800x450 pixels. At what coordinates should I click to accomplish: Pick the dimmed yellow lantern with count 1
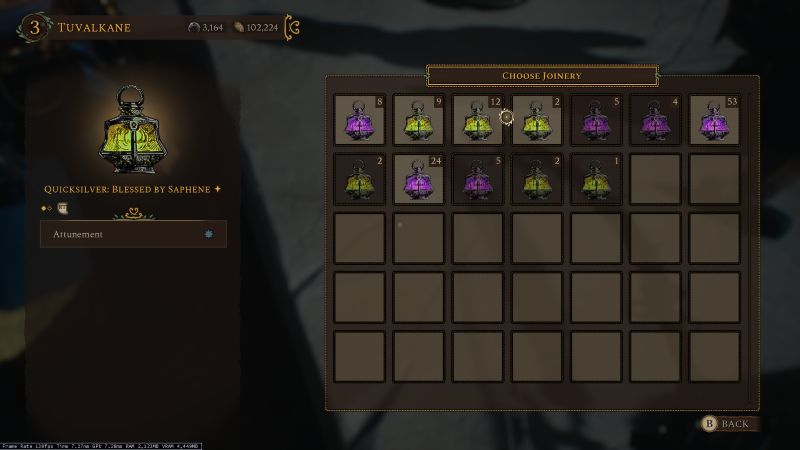tap(596, 179)
